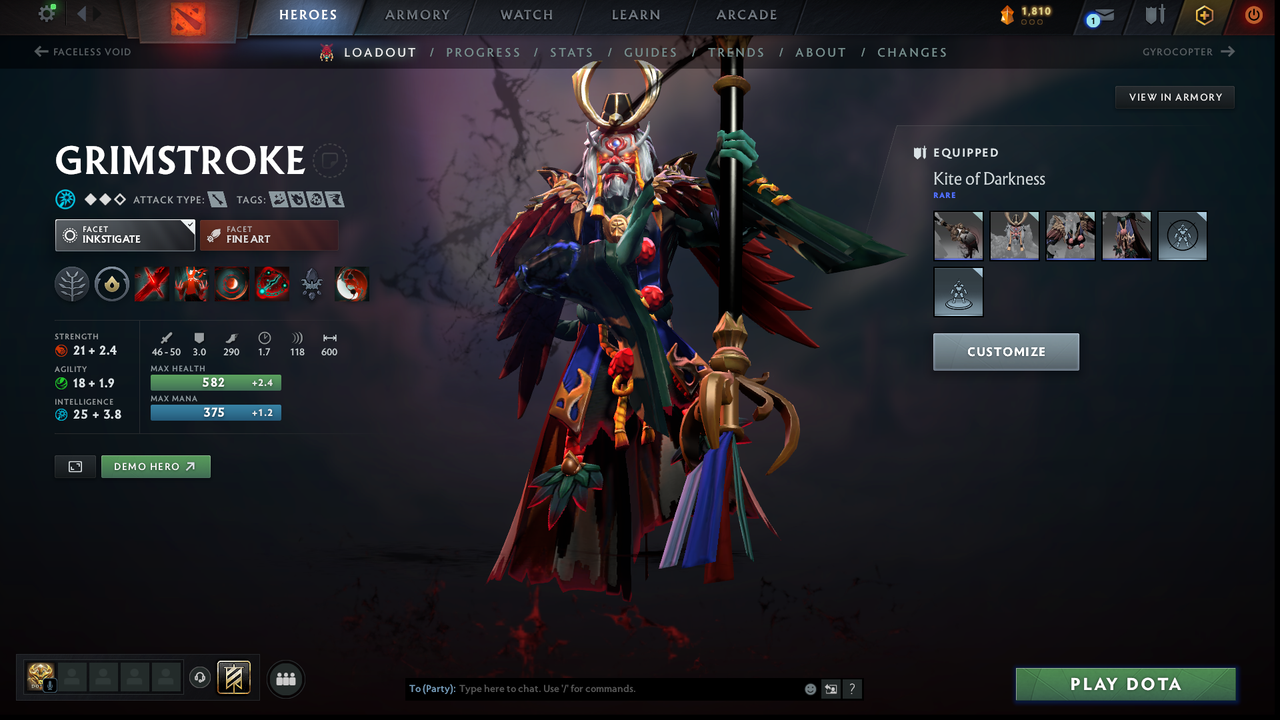Select the Inkstigate facet
Image resolution: width=1280 pixels, height=720 pixels.
point(124,234)
